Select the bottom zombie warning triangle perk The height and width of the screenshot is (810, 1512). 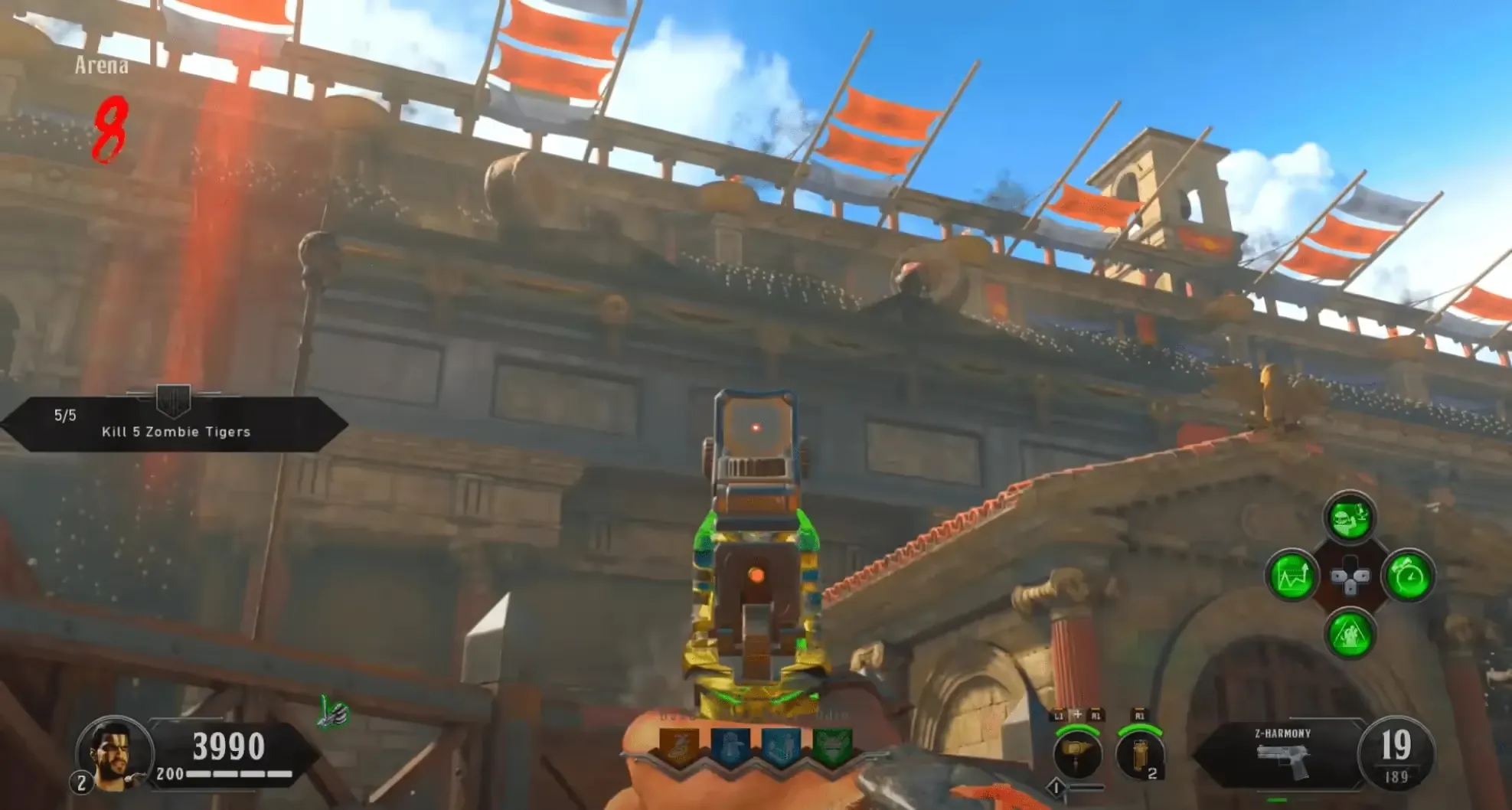pos(1349,635)
